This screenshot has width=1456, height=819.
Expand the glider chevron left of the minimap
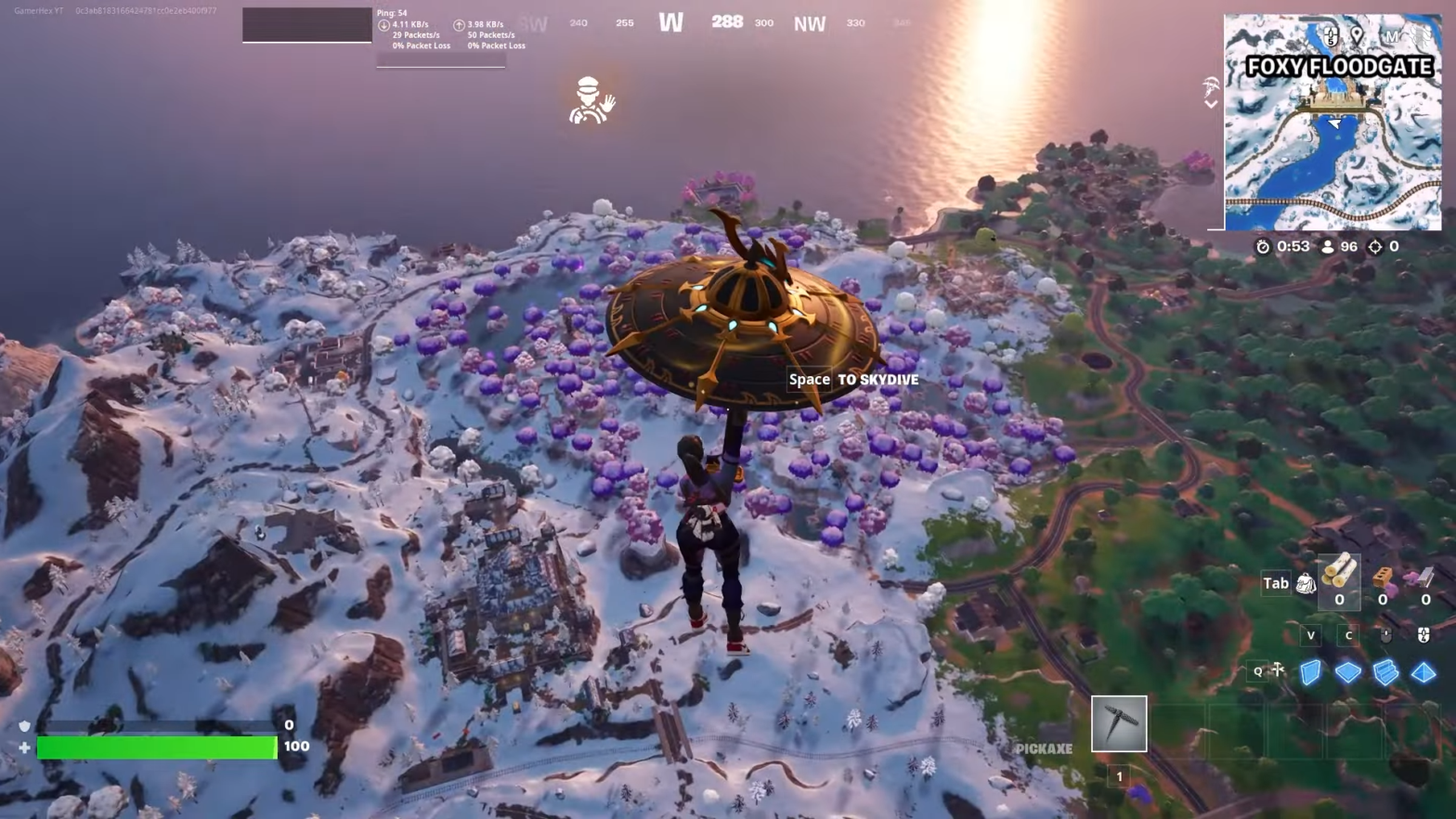pos(1211,102)
